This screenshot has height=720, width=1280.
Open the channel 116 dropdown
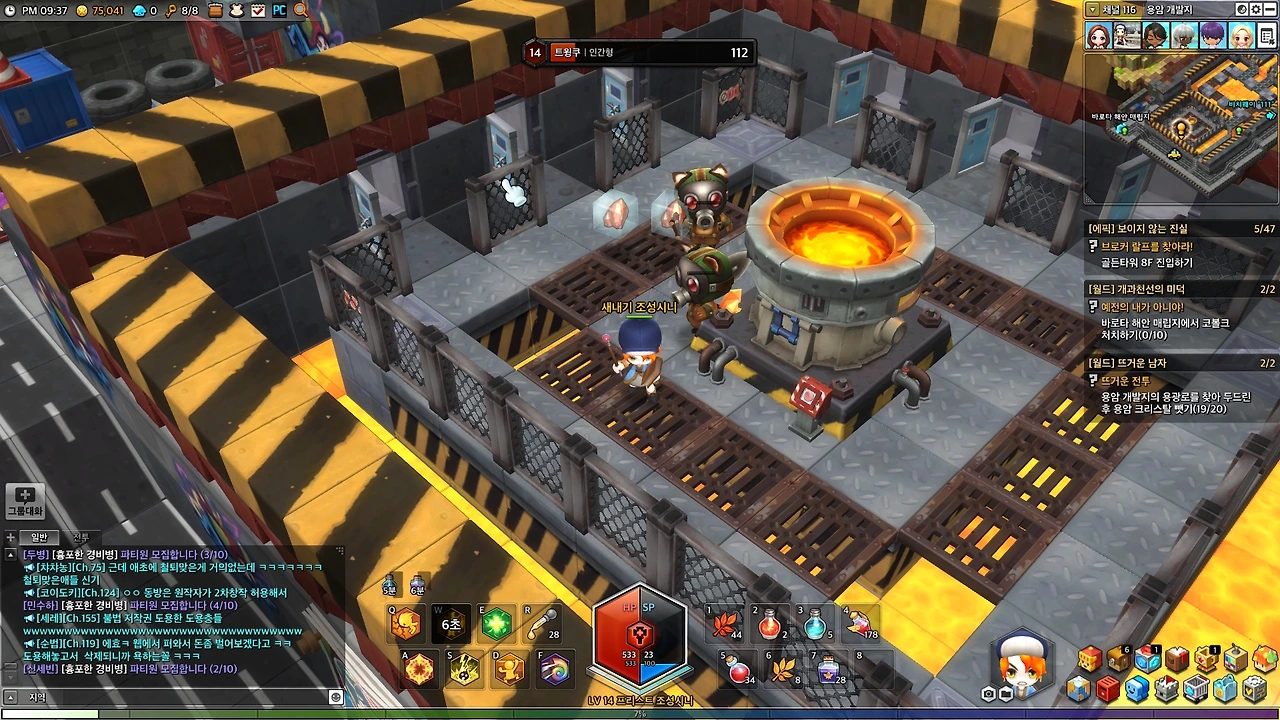(x=1093, y=9)
